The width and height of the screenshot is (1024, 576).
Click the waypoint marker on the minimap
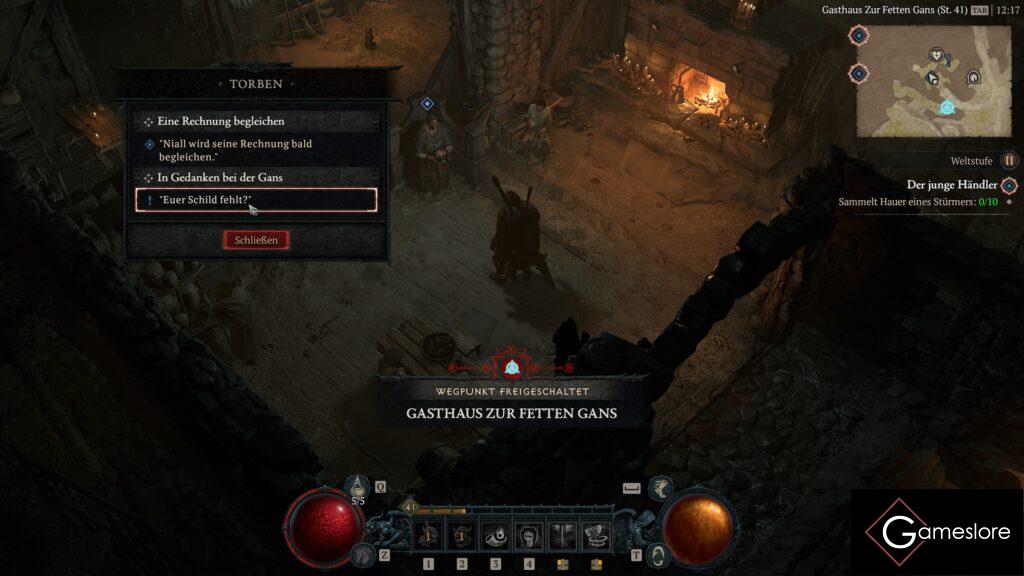(946, 107)
